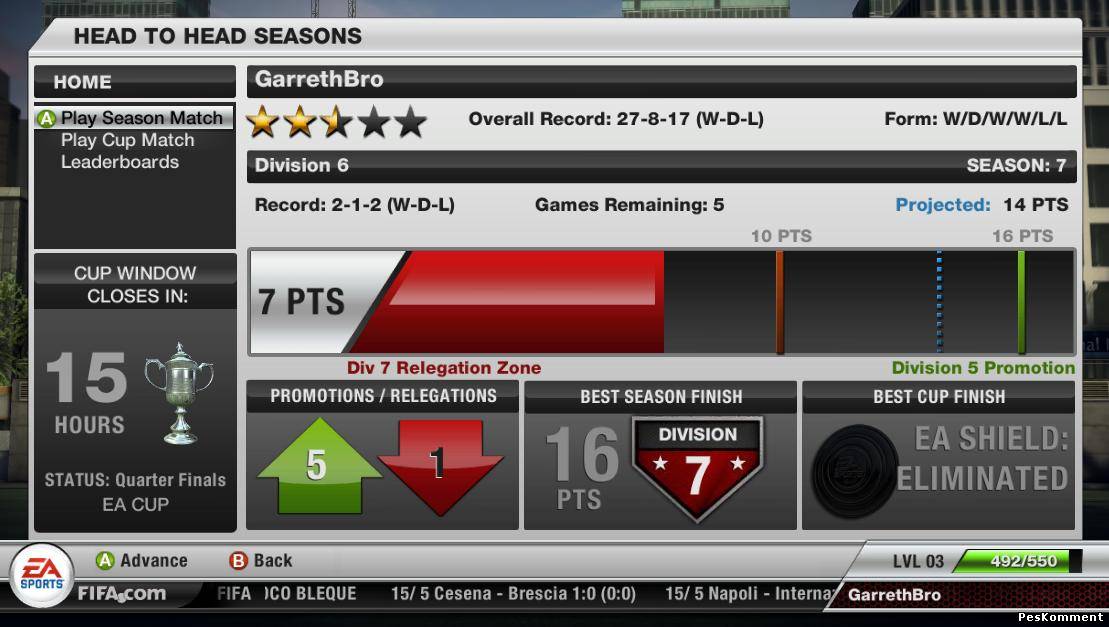
Task: Choose the Play Cup Match entry
Action: (x=127, y=140)
